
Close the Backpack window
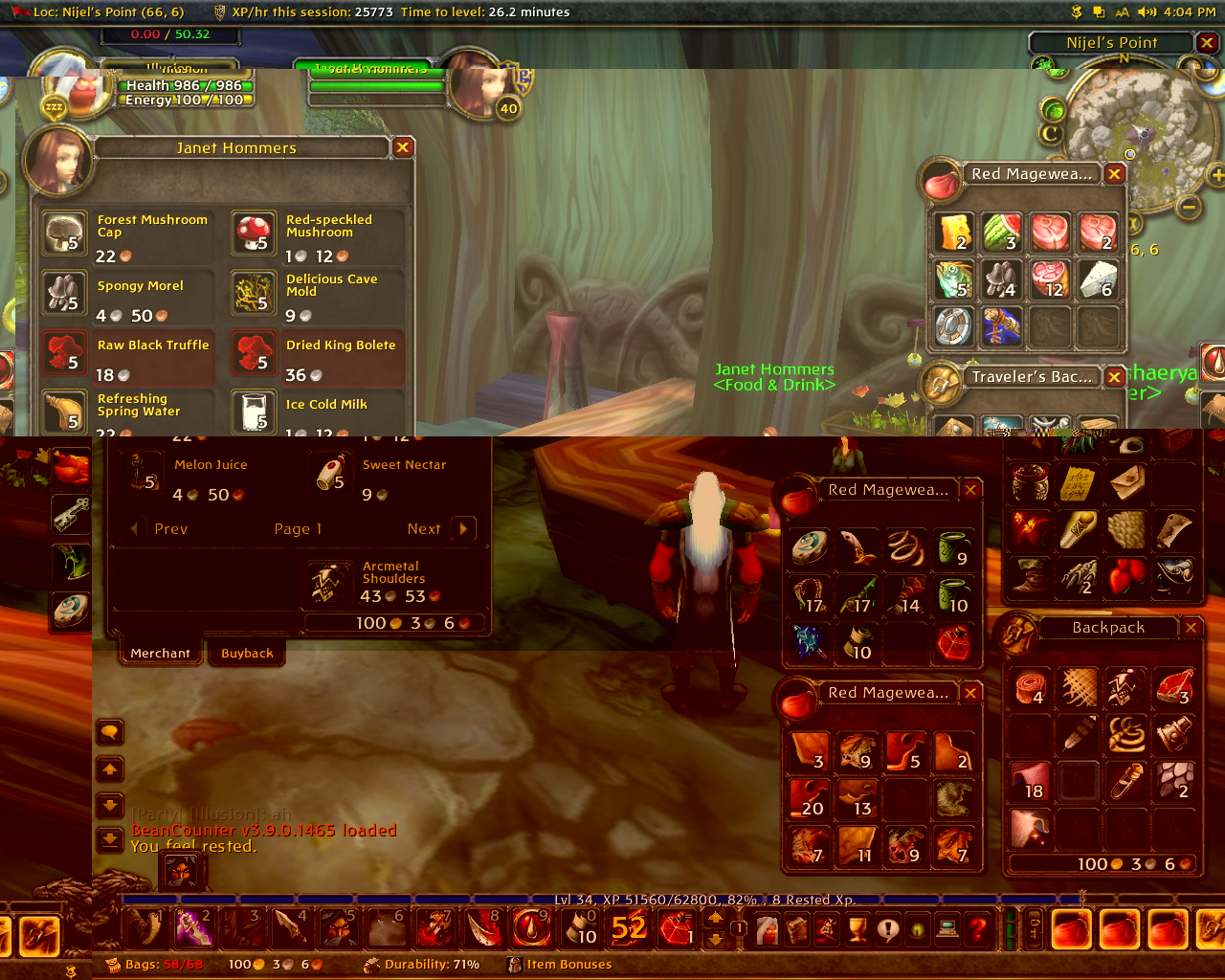1191,628
